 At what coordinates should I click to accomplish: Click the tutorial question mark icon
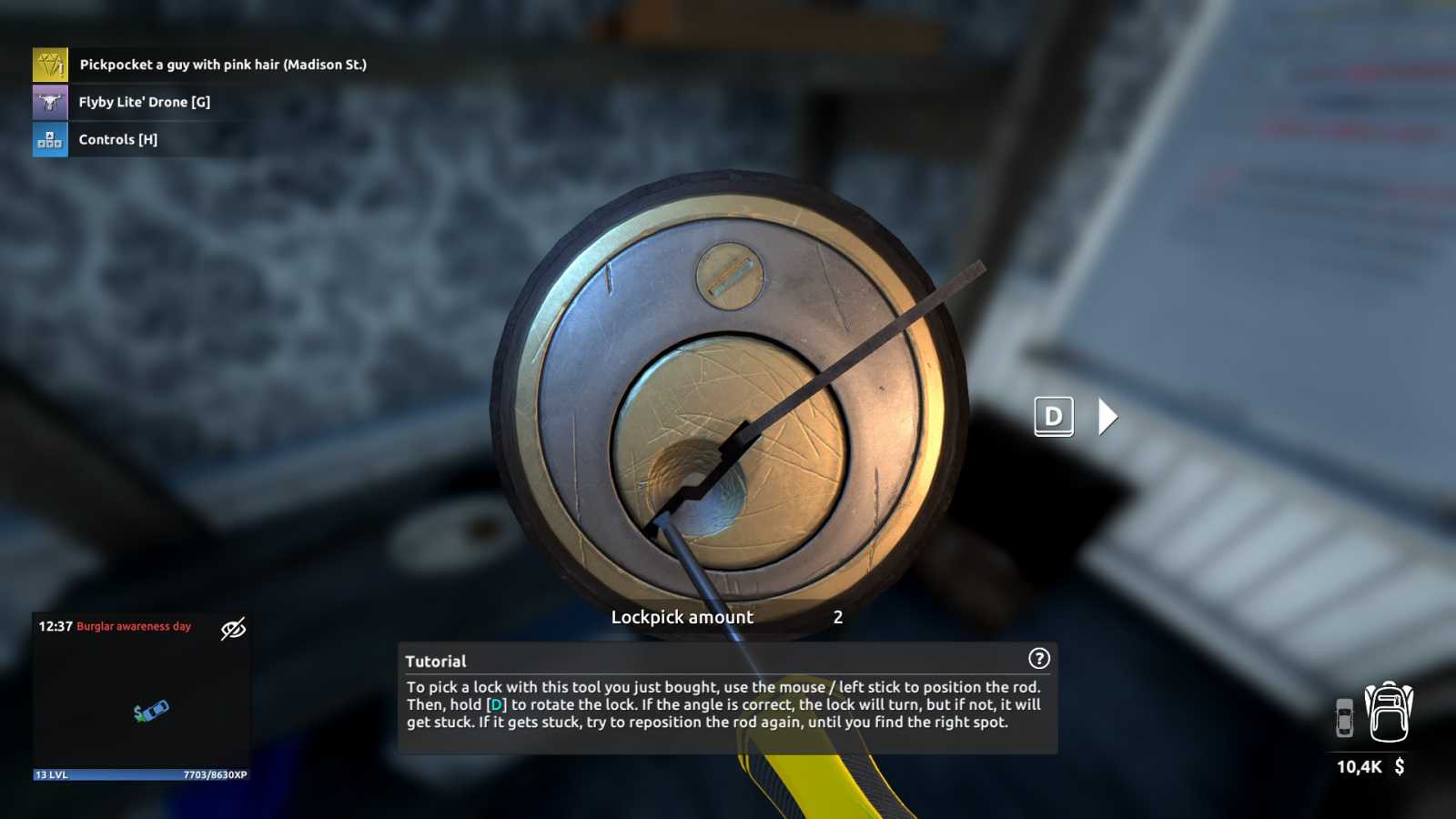pos(1038,658)
